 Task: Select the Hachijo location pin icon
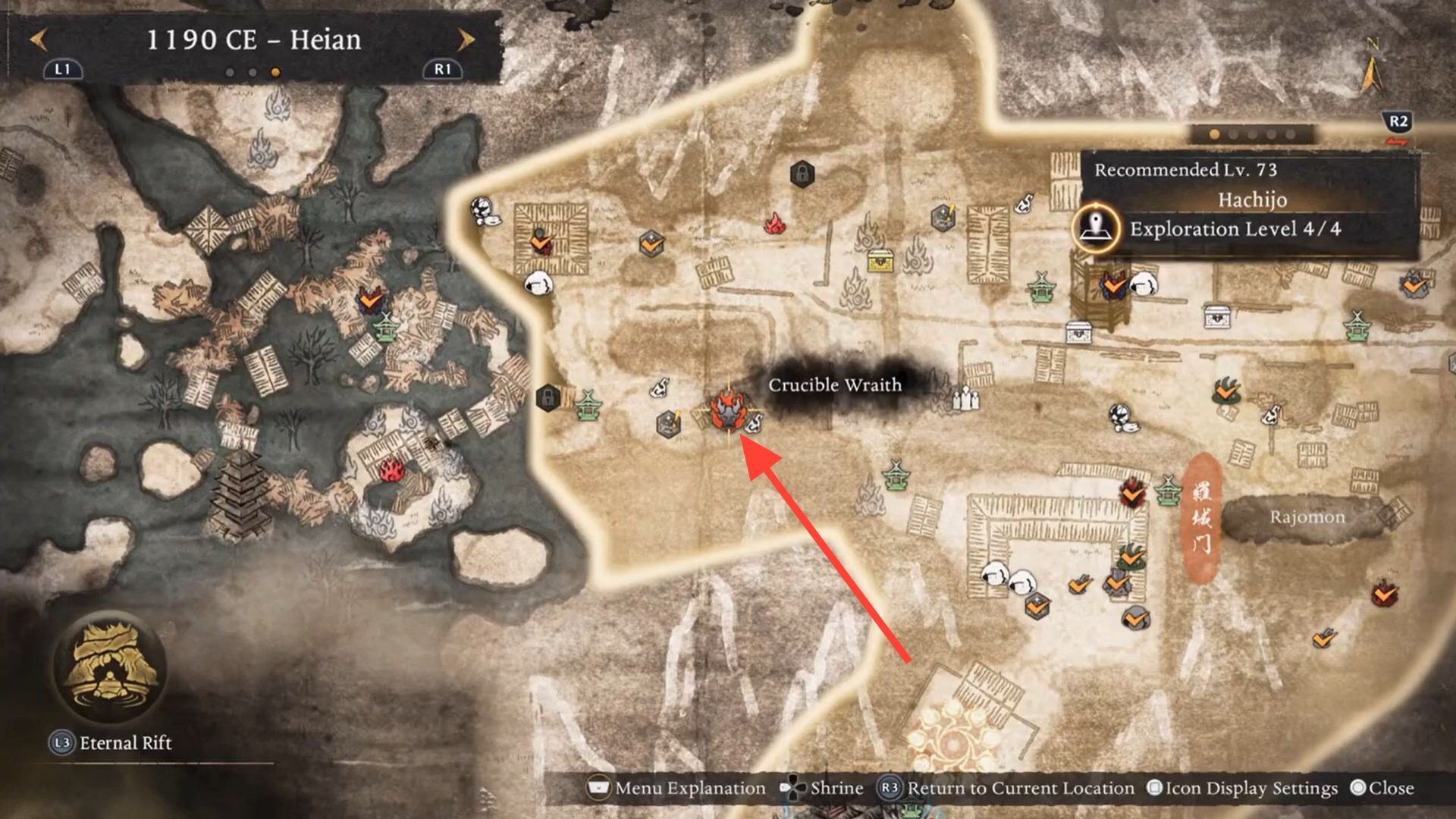pyautogui.click(x=1096, y=227)
